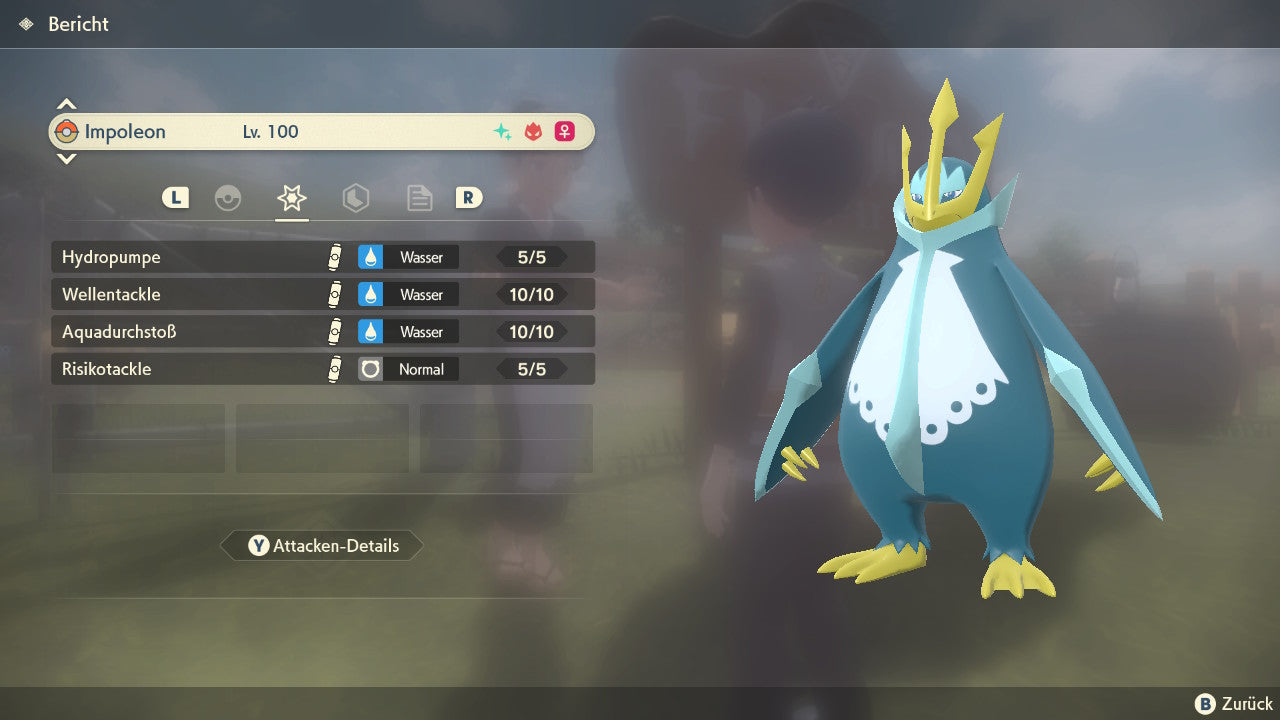Switch to the Poké Ball summary tab
The height and width of the screenshot is (720, 1280).
(228, 198)
